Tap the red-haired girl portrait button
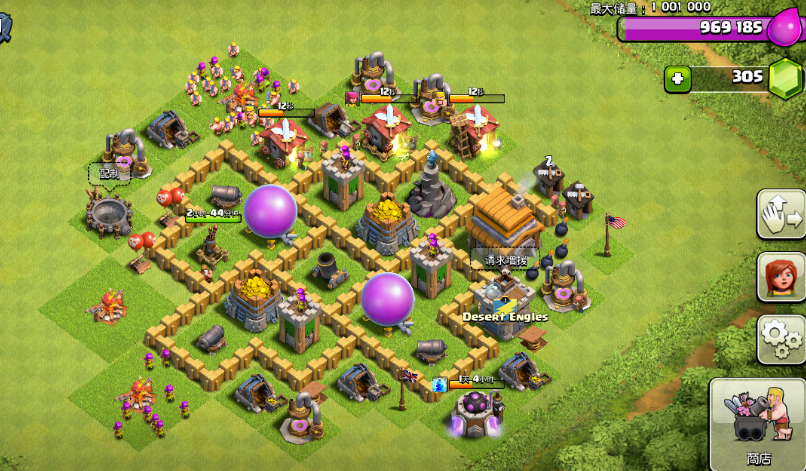The height and width of the screenshot is (471, 806). point(780,276)
